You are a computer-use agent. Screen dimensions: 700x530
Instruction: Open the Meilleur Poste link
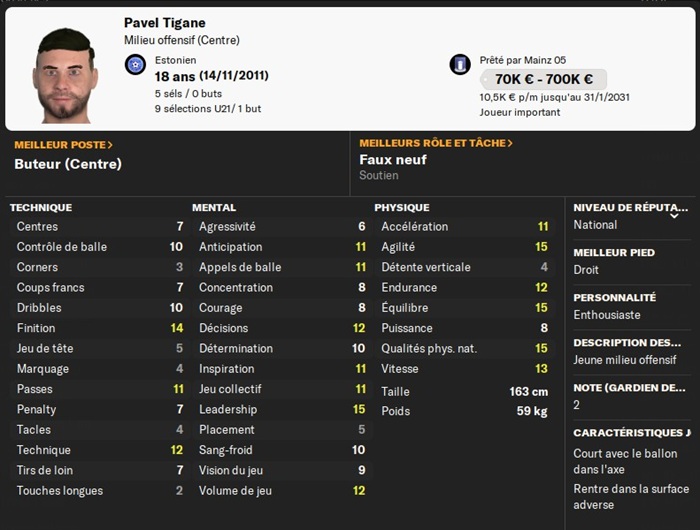63,145
